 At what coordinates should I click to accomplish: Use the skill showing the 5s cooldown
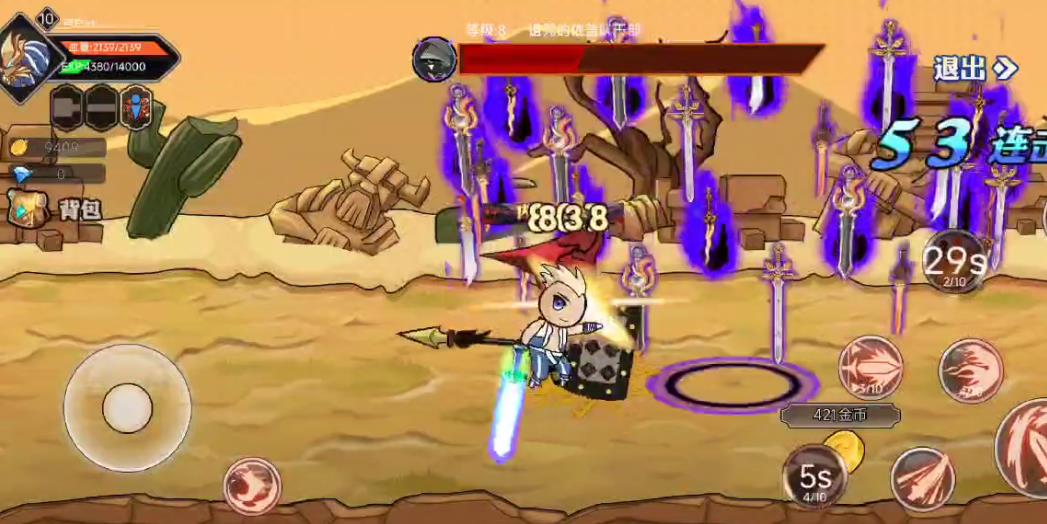(x=815, y=476)
